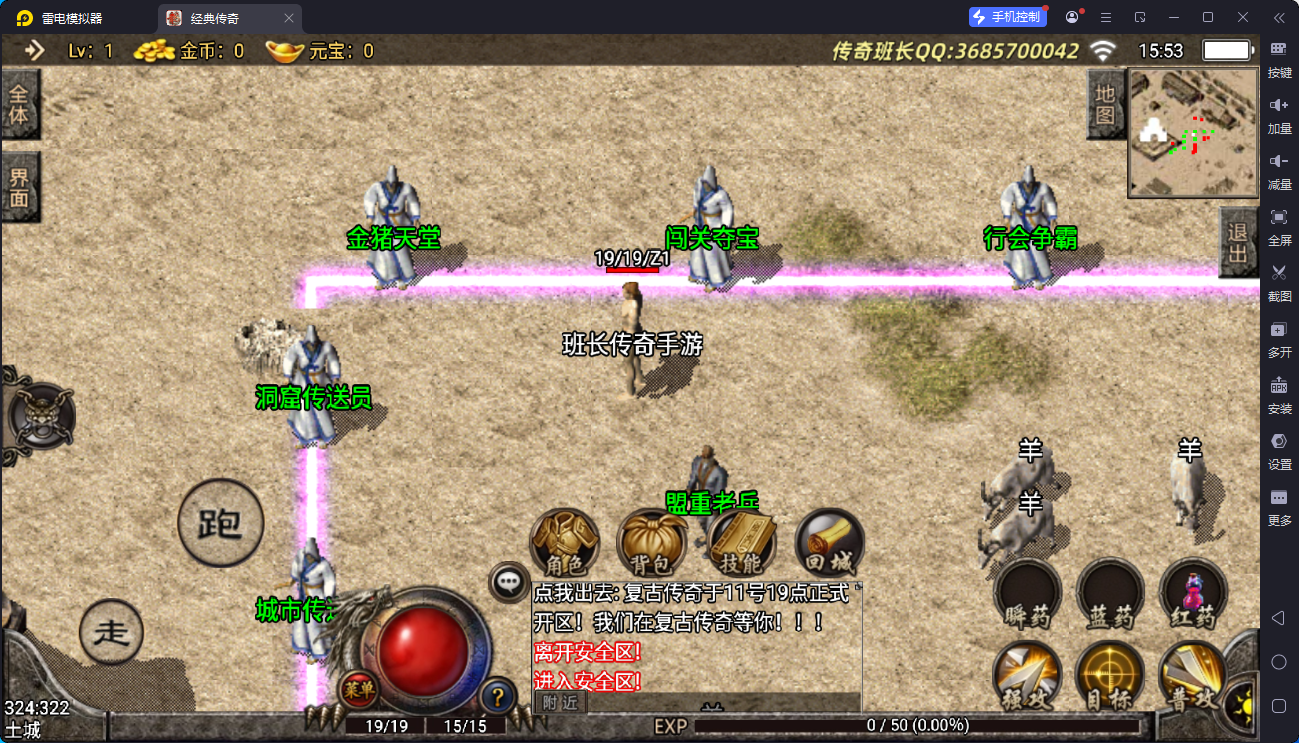This screenshot has height=743, width=1299.
Task: Open the 角色 character panel
Action: [x=565, y=544]
